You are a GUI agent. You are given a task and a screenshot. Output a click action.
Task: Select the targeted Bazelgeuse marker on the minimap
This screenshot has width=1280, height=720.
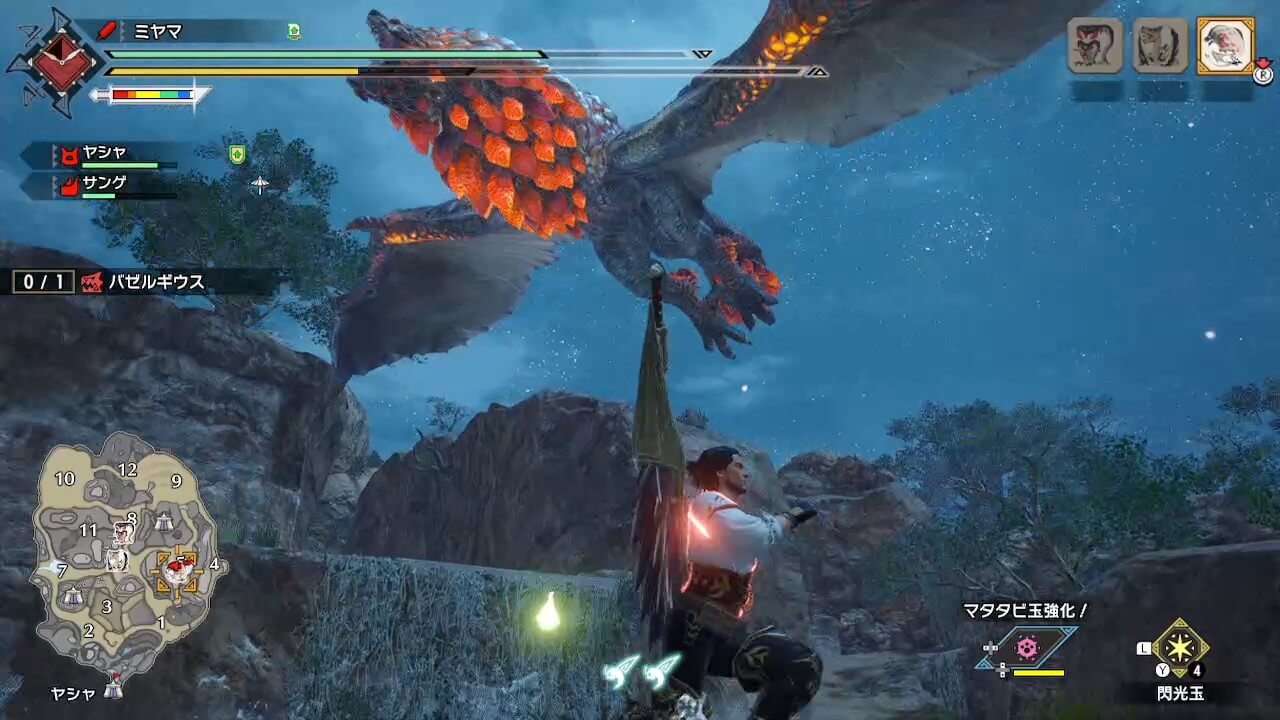click(178, 568)
